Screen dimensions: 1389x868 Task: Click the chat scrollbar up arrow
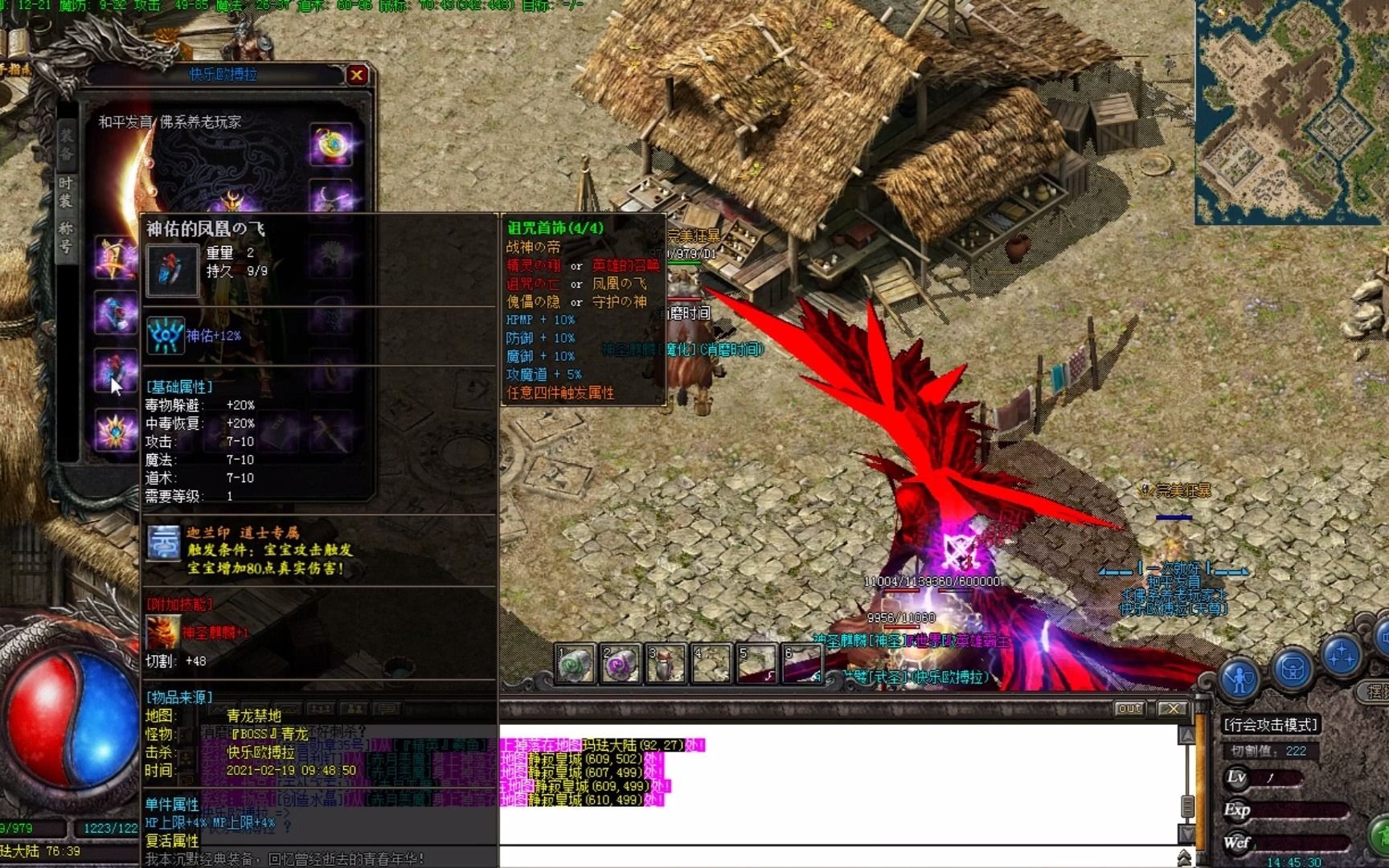(x=1186, y=735)
